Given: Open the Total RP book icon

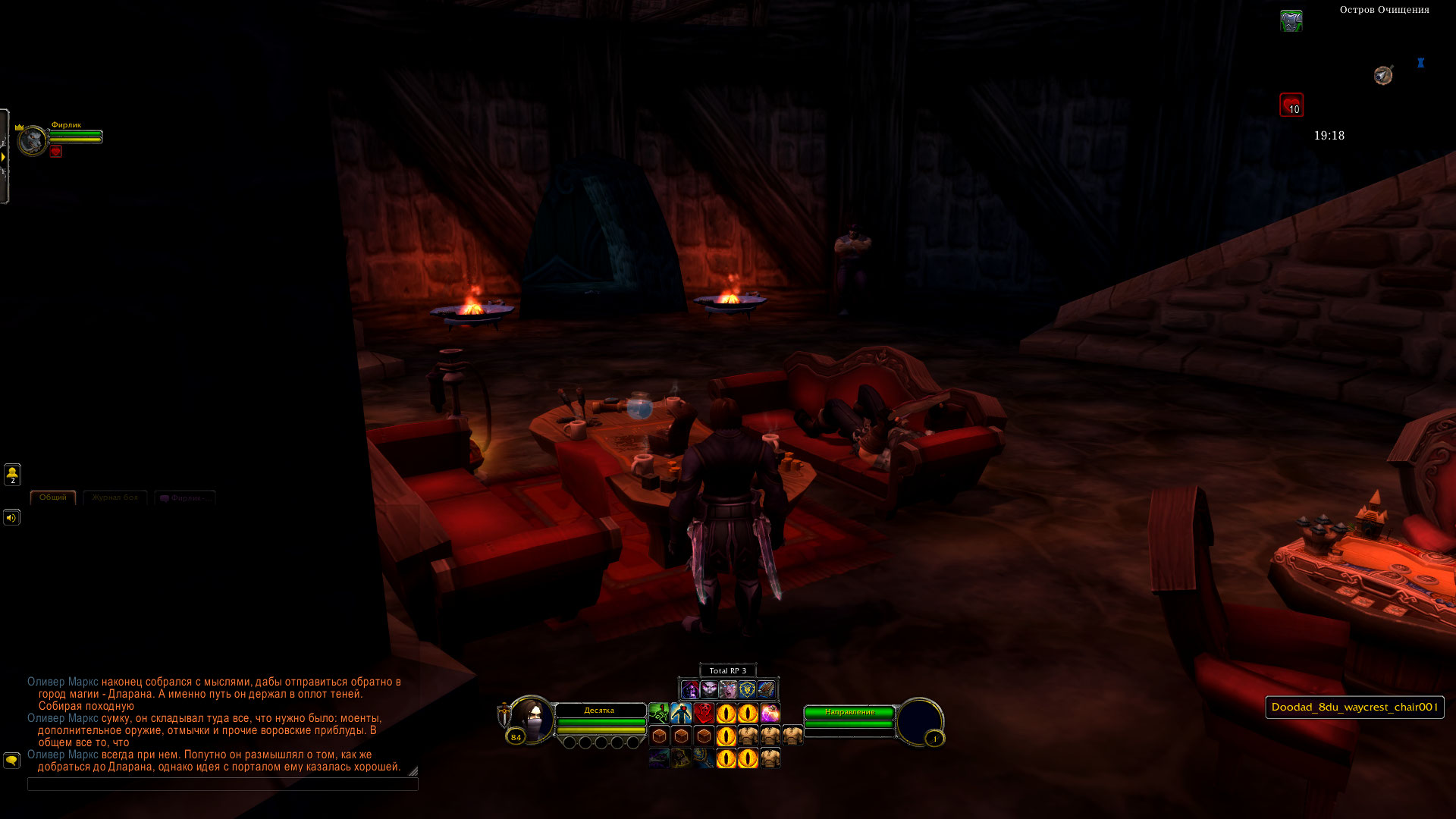Looking at the screenshot, I should pos(766,689).
